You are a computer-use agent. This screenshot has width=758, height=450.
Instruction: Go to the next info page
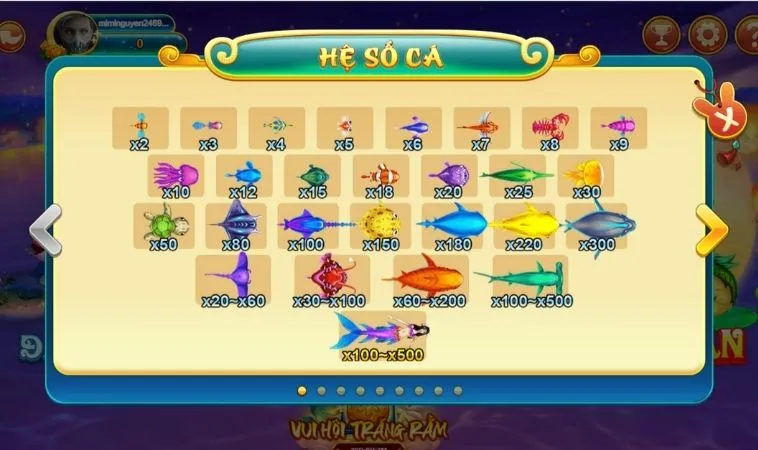(712, 230)
